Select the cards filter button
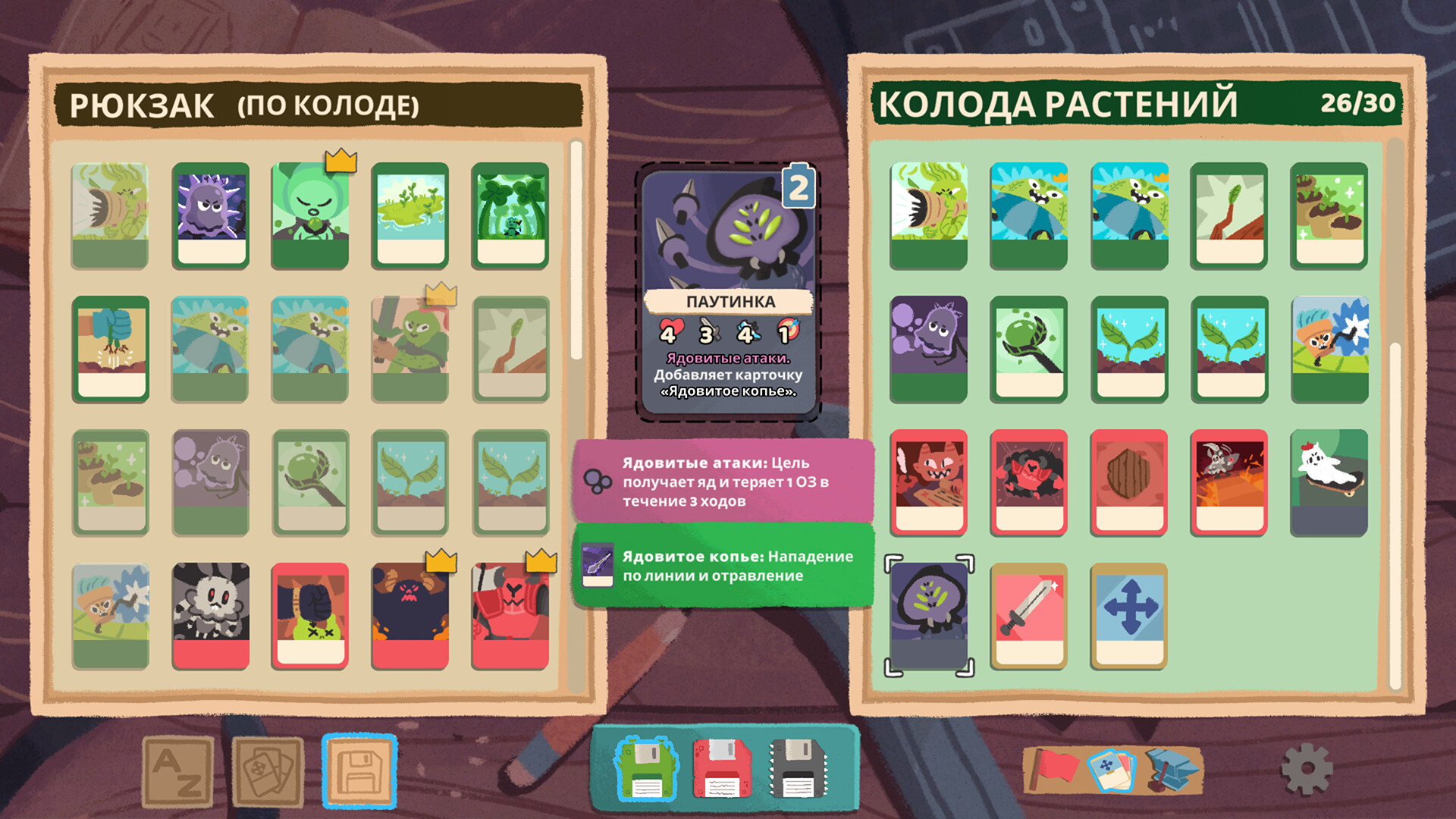1456x819 pixels. [x=268, y=772]
